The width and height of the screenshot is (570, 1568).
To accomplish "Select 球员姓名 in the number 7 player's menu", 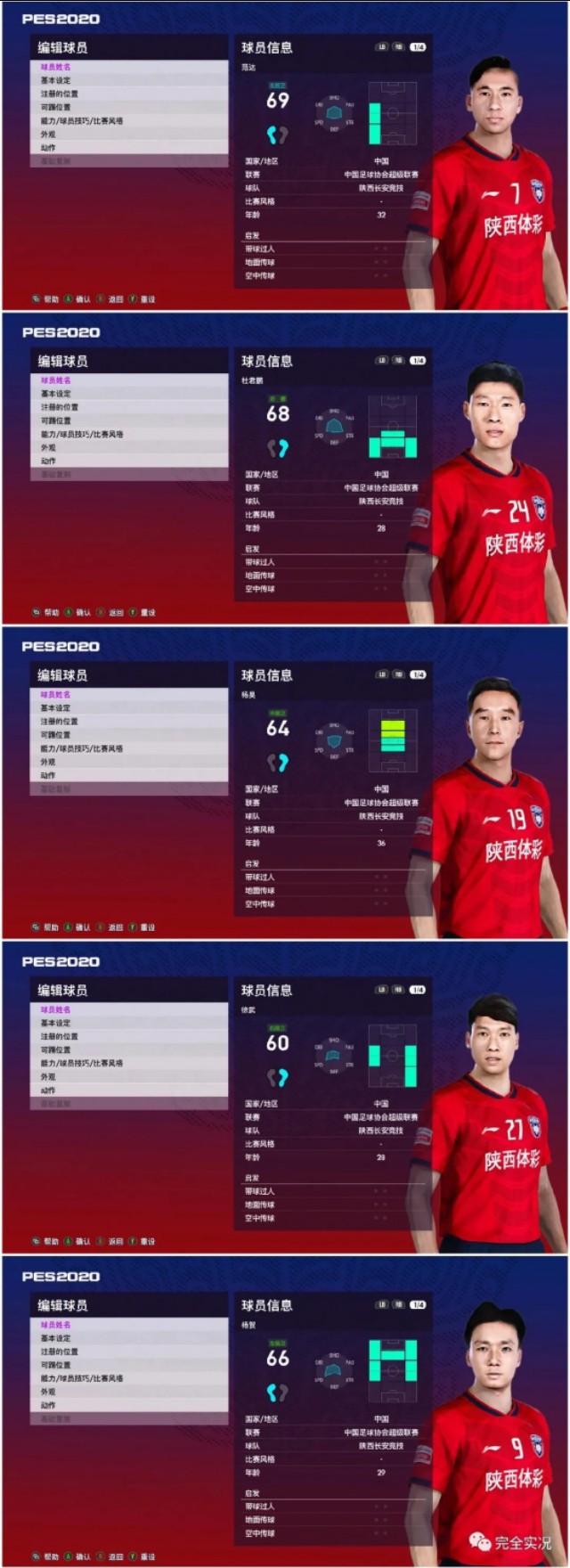I will coord(56,67).
